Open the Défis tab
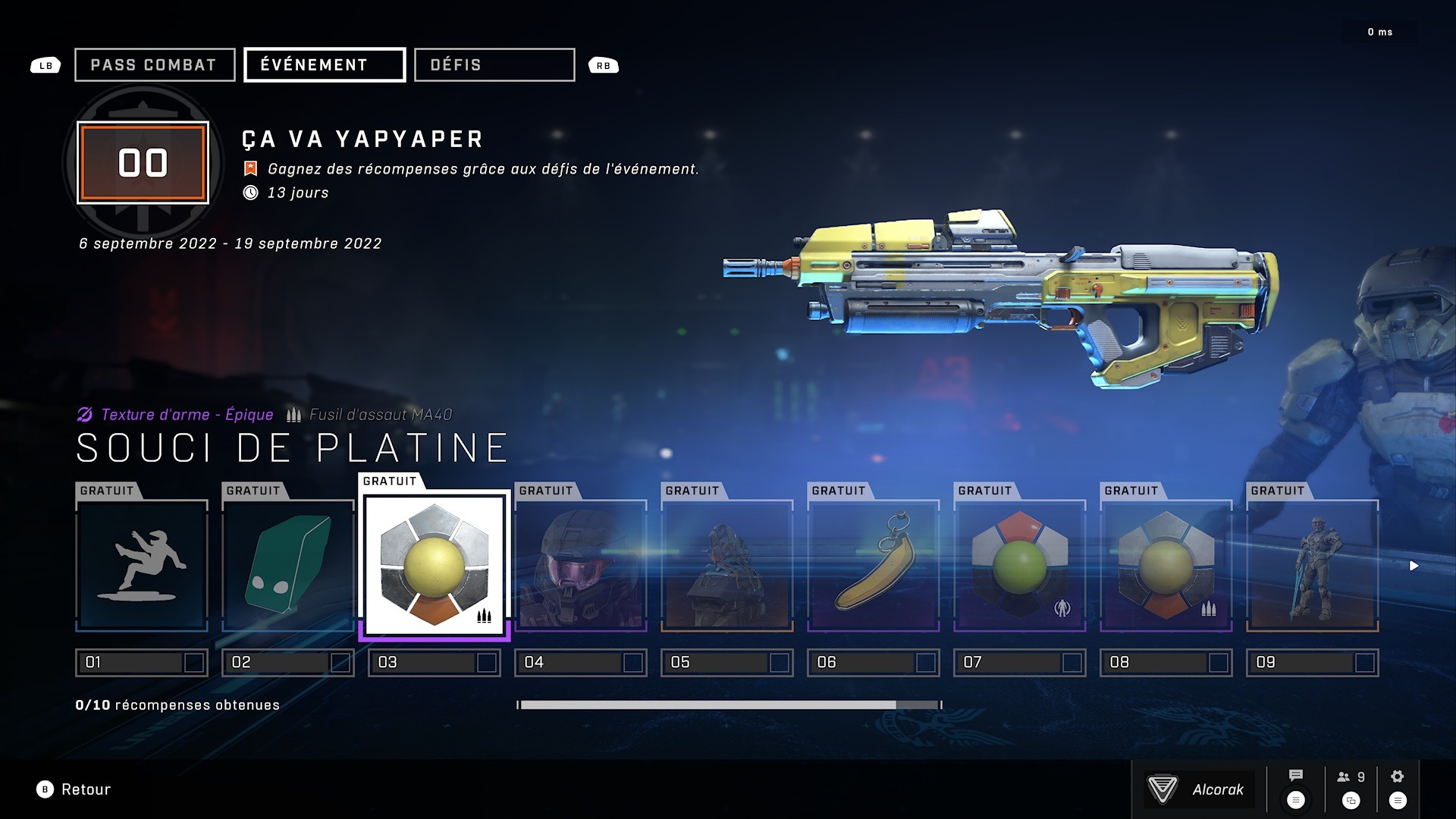The height and width of the screenshot is (819, 1456). pyautogui.click(x=494, y=65)
